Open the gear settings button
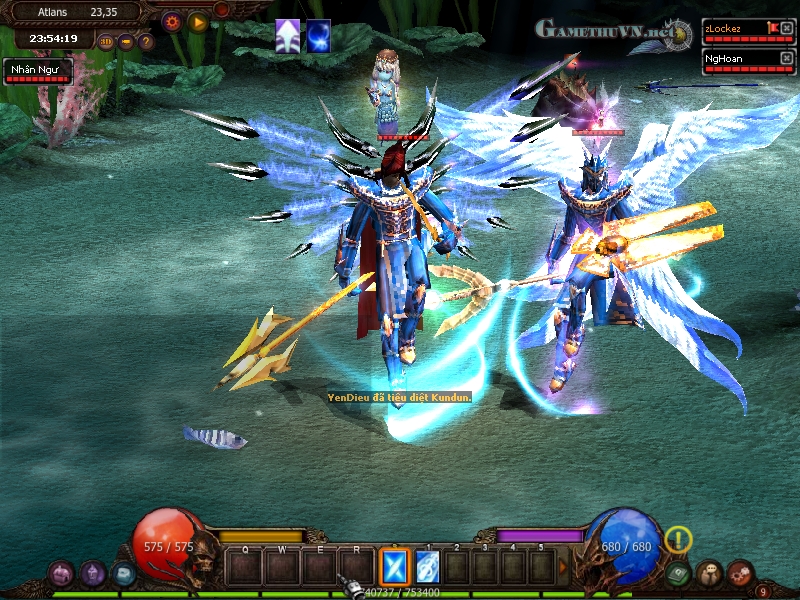800x600 pixels. click(x=171, y=21)
